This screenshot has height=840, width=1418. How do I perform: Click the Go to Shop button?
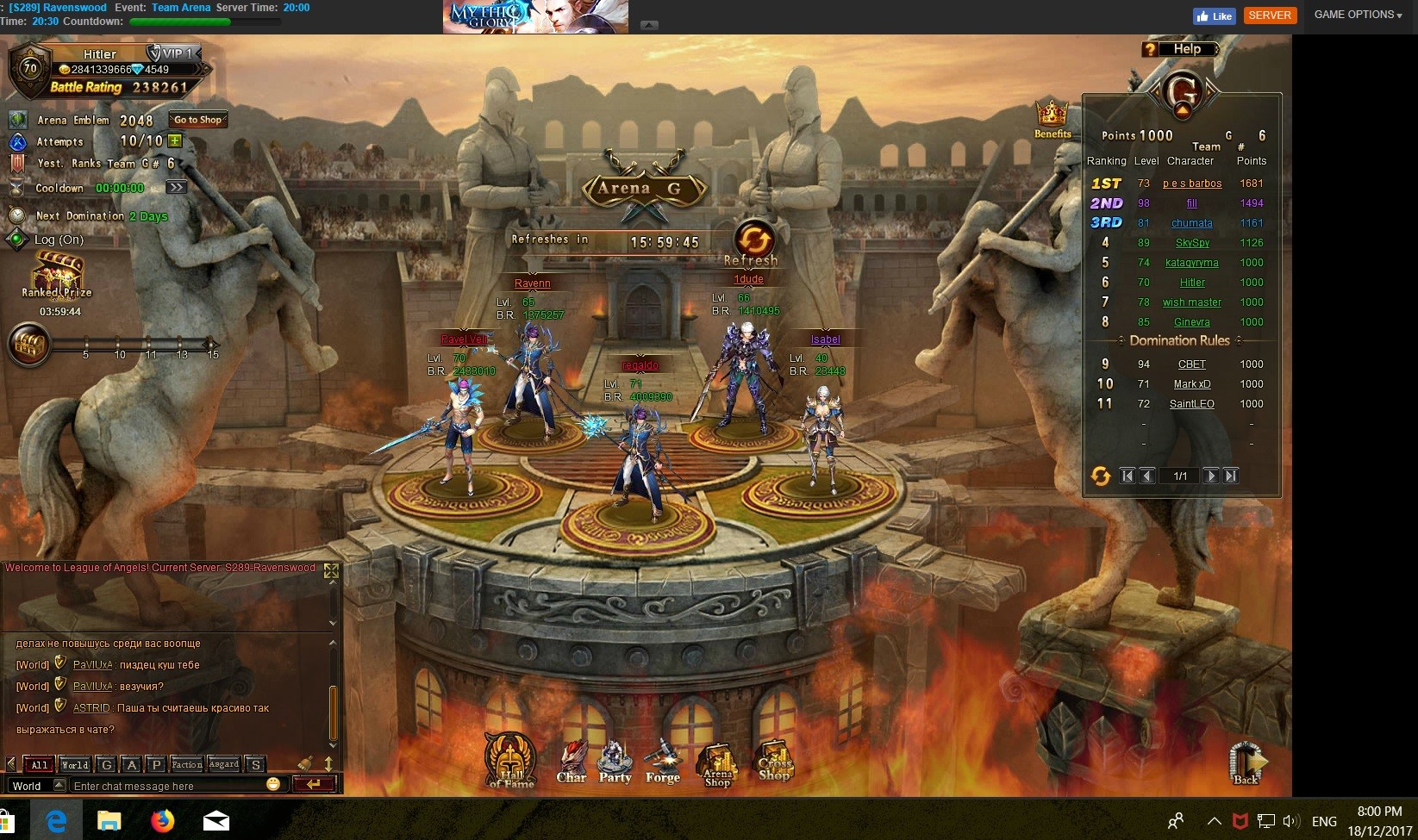197,120
